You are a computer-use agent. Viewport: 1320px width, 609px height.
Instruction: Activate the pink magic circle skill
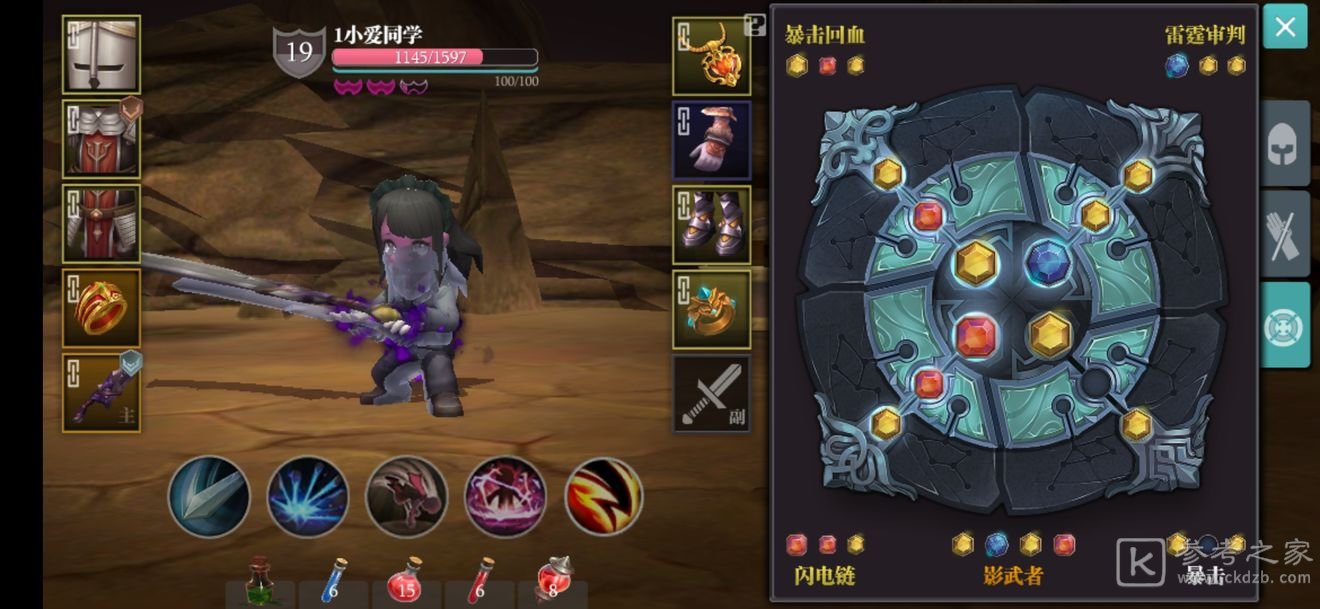click(x=505, y=496)
